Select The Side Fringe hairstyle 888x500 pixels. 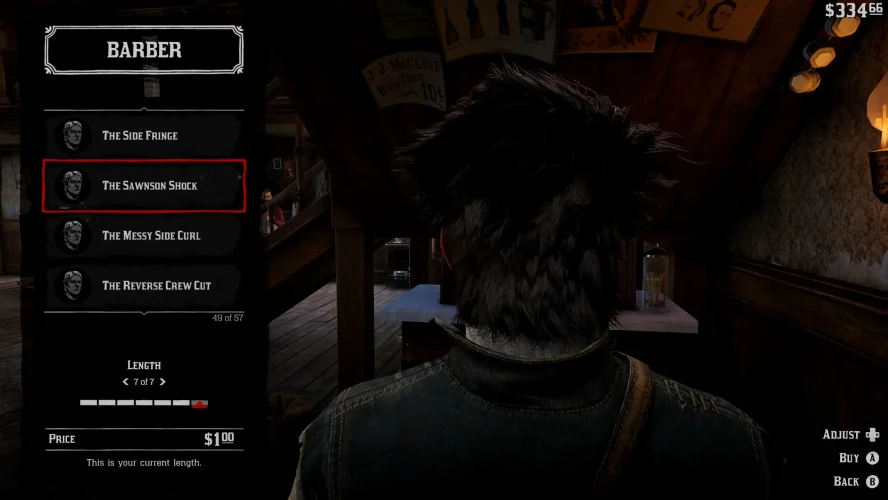(144, 136)
